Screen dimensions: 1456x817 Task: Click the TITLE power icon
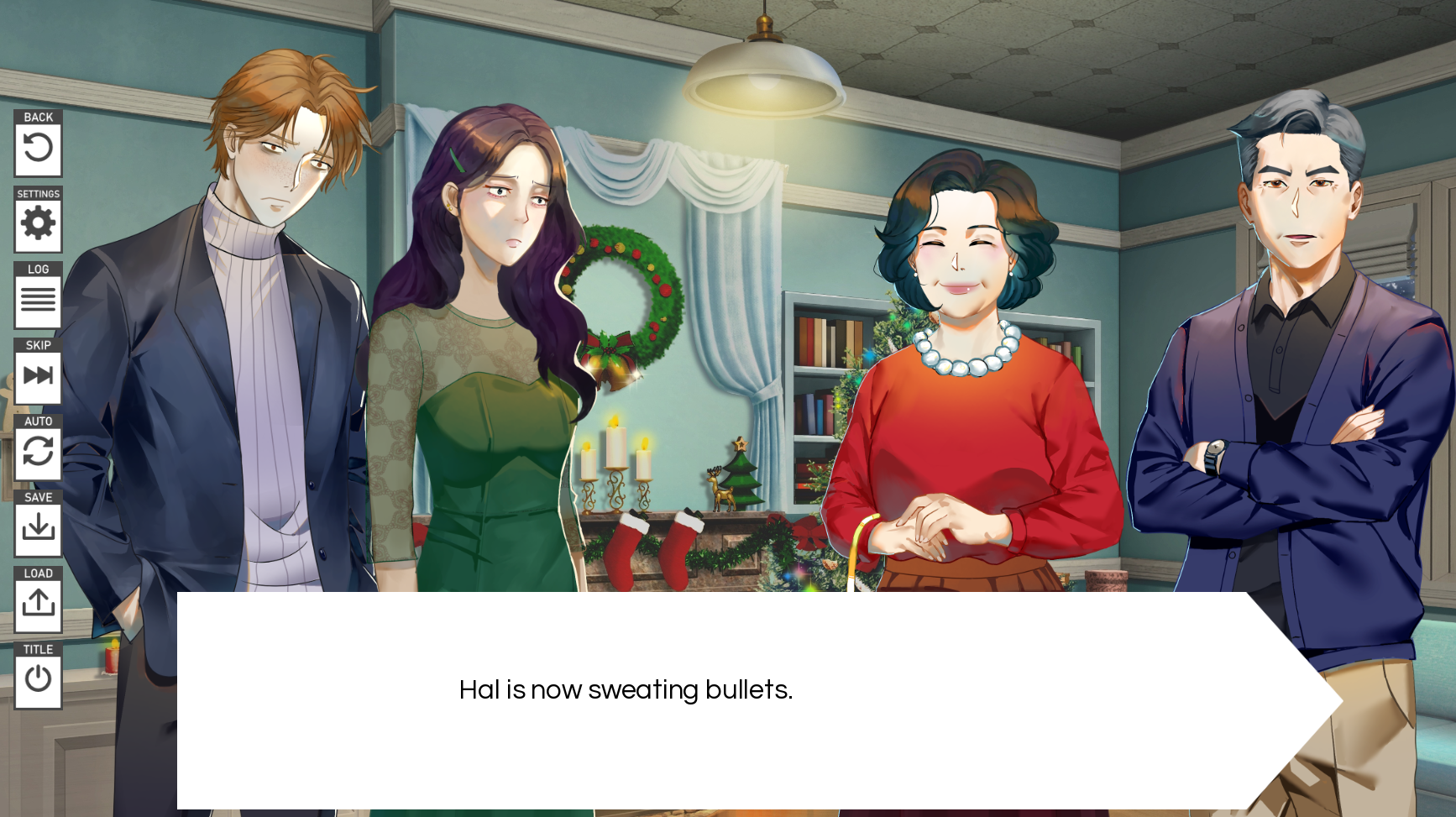38,679
